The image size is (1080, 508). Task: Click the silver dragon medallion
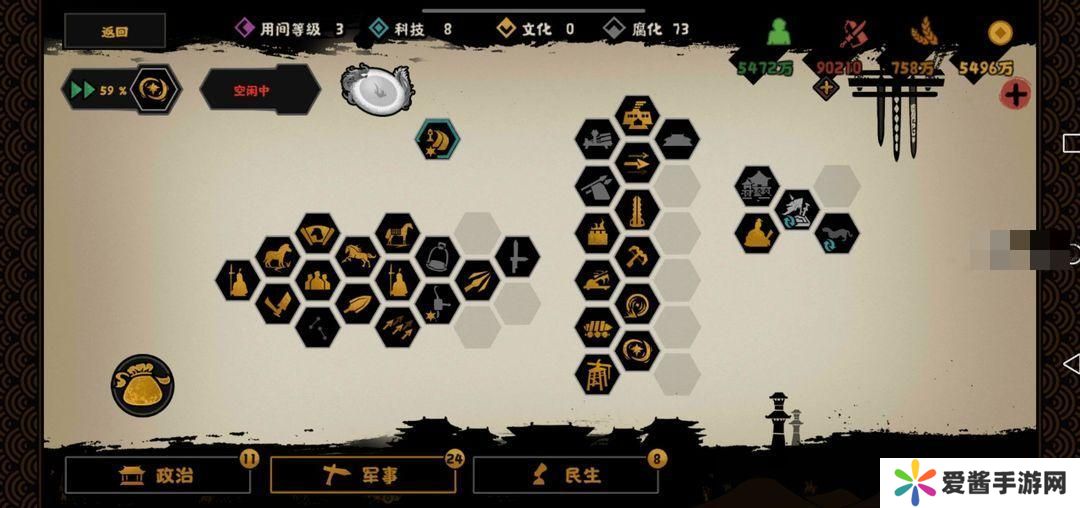pyautogui.click(x=377, y=88)
